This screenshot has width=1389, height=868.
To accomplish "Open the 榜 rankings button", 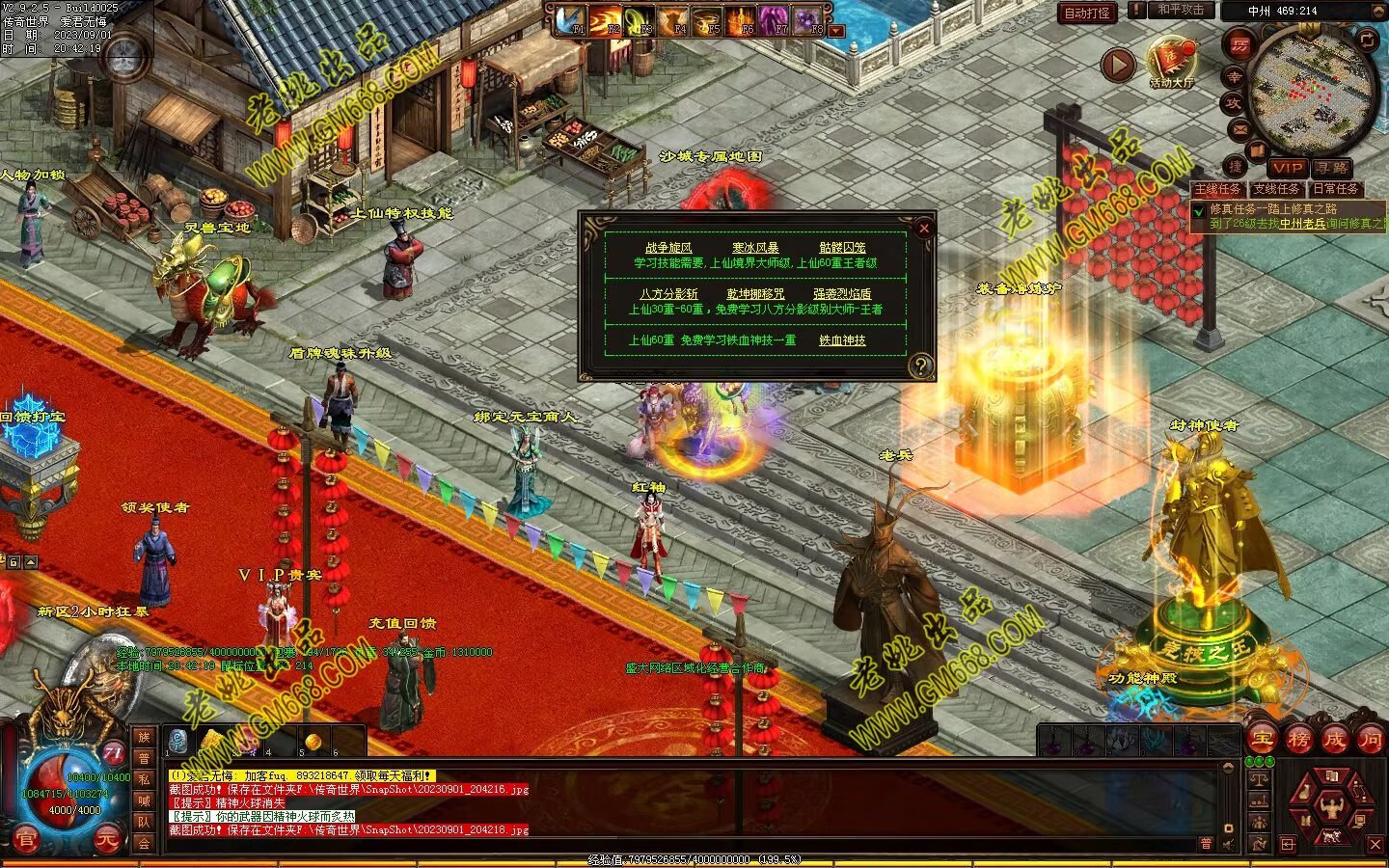I will pyautogui.click(x=1298, y=740).
